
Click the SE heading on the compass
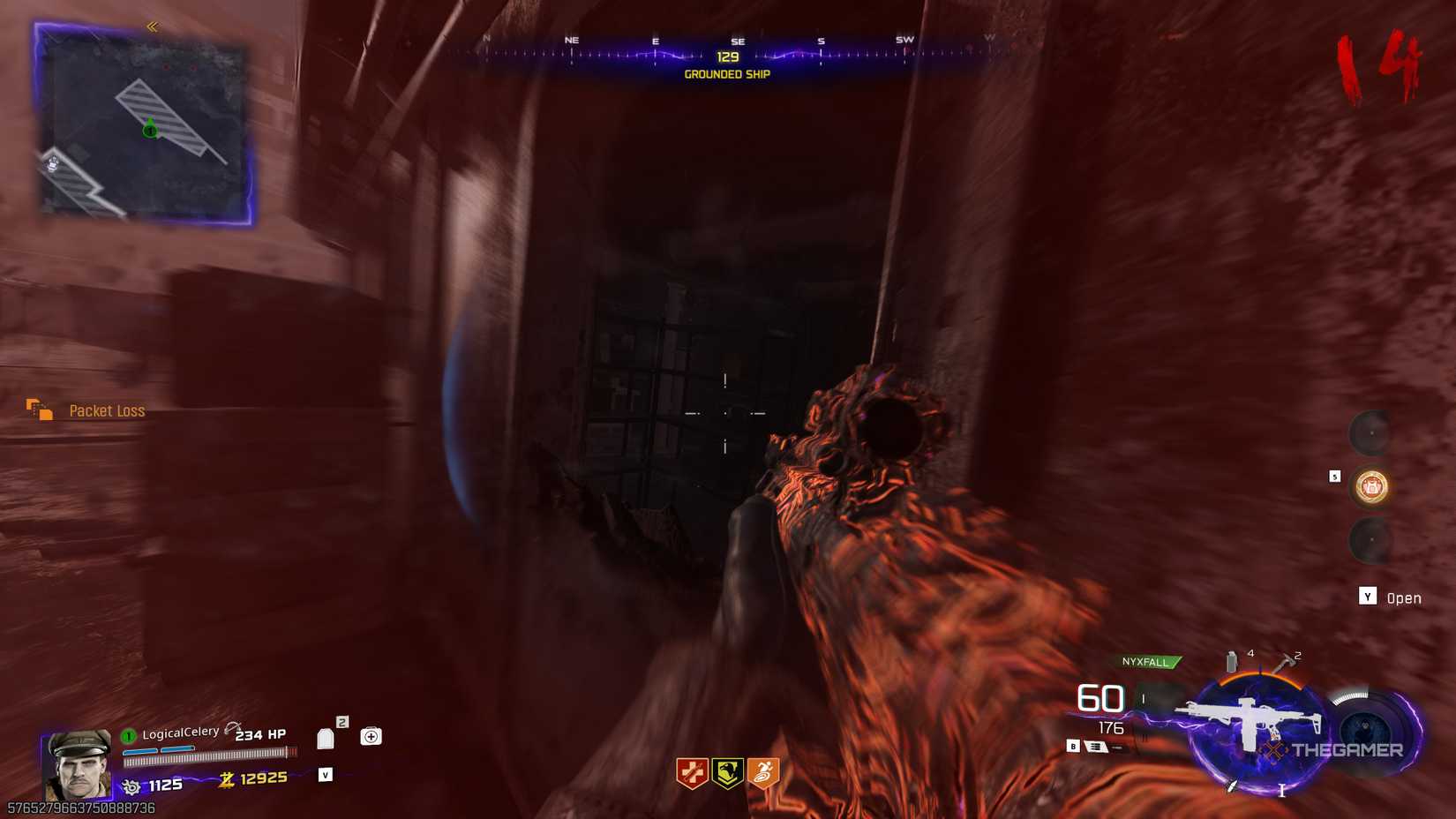(x=737, y=41)
